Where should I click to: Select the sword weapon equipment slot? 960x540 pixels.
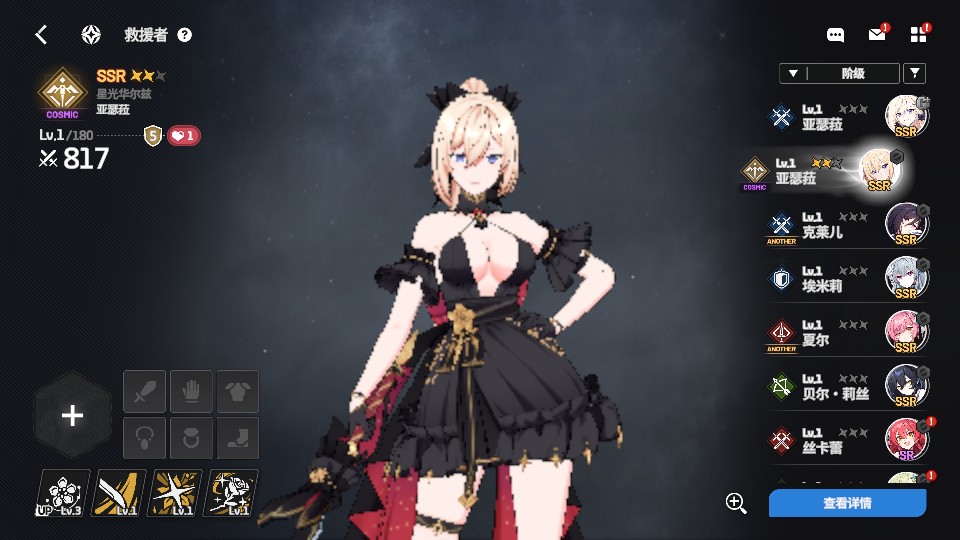144,391
